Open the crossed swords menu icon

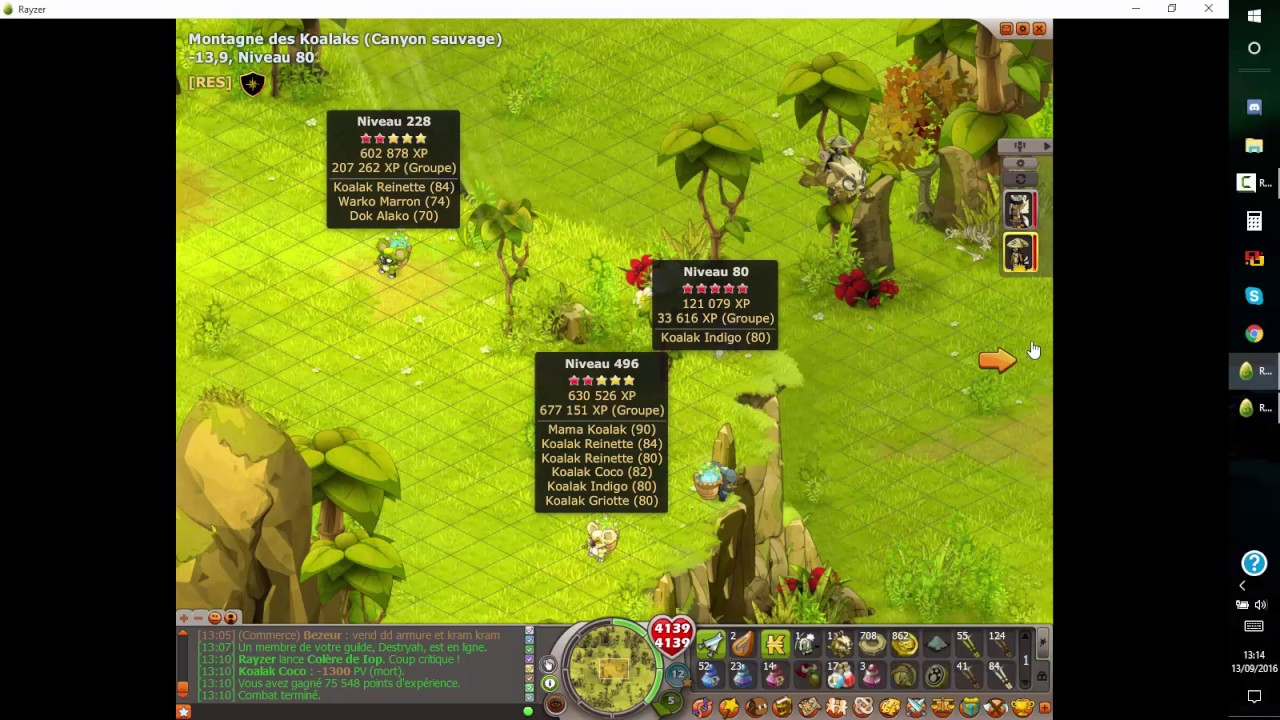click(x=915, y=708)
